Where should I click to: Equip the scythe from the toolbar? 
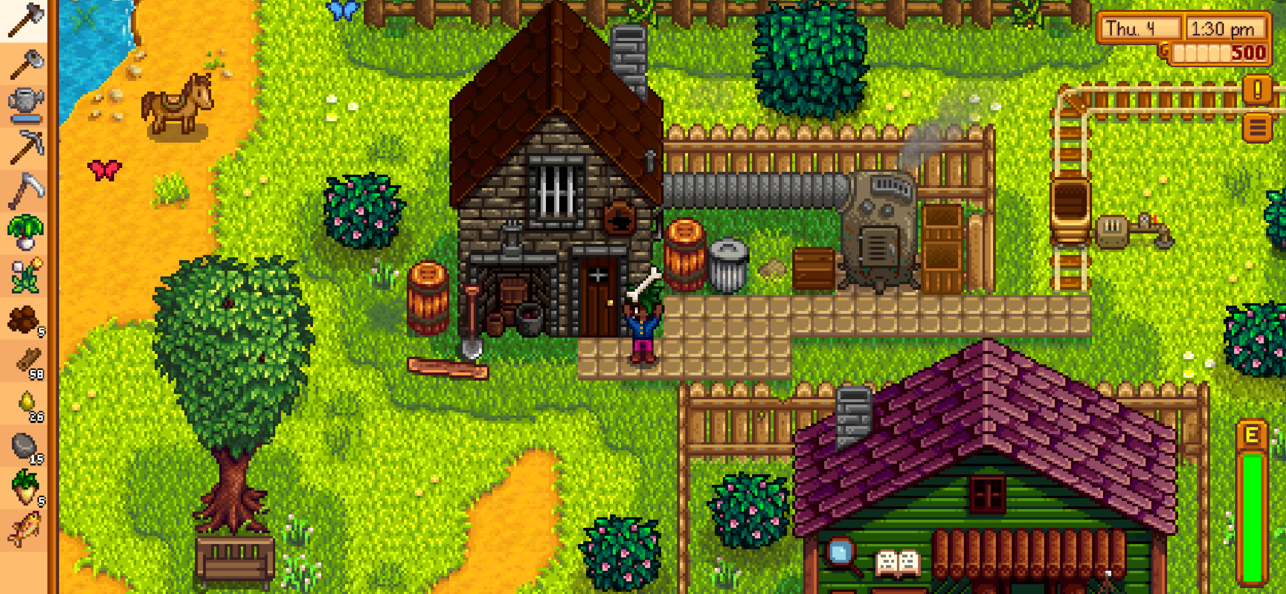pos(24,190)
